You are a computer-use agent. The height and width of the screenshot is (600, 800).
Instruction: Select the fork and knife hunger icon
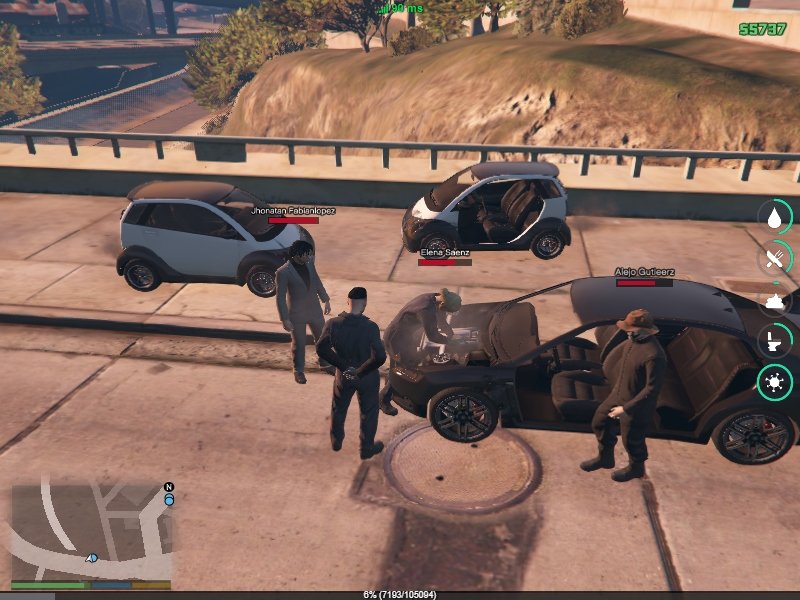[x=774, y=259]
